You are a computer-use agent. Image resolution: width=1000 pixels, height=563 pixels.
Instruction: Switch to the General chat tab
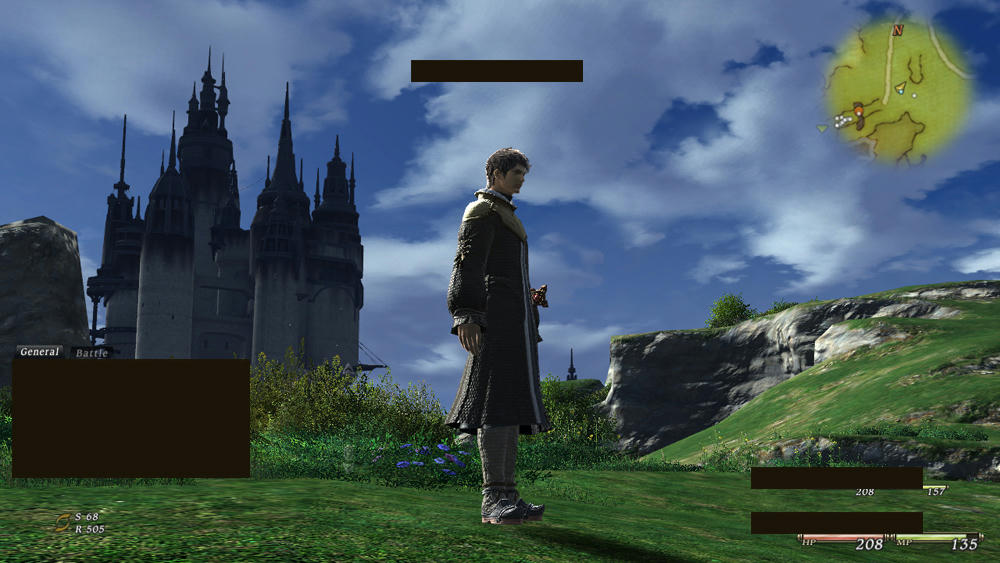(39, 352)
